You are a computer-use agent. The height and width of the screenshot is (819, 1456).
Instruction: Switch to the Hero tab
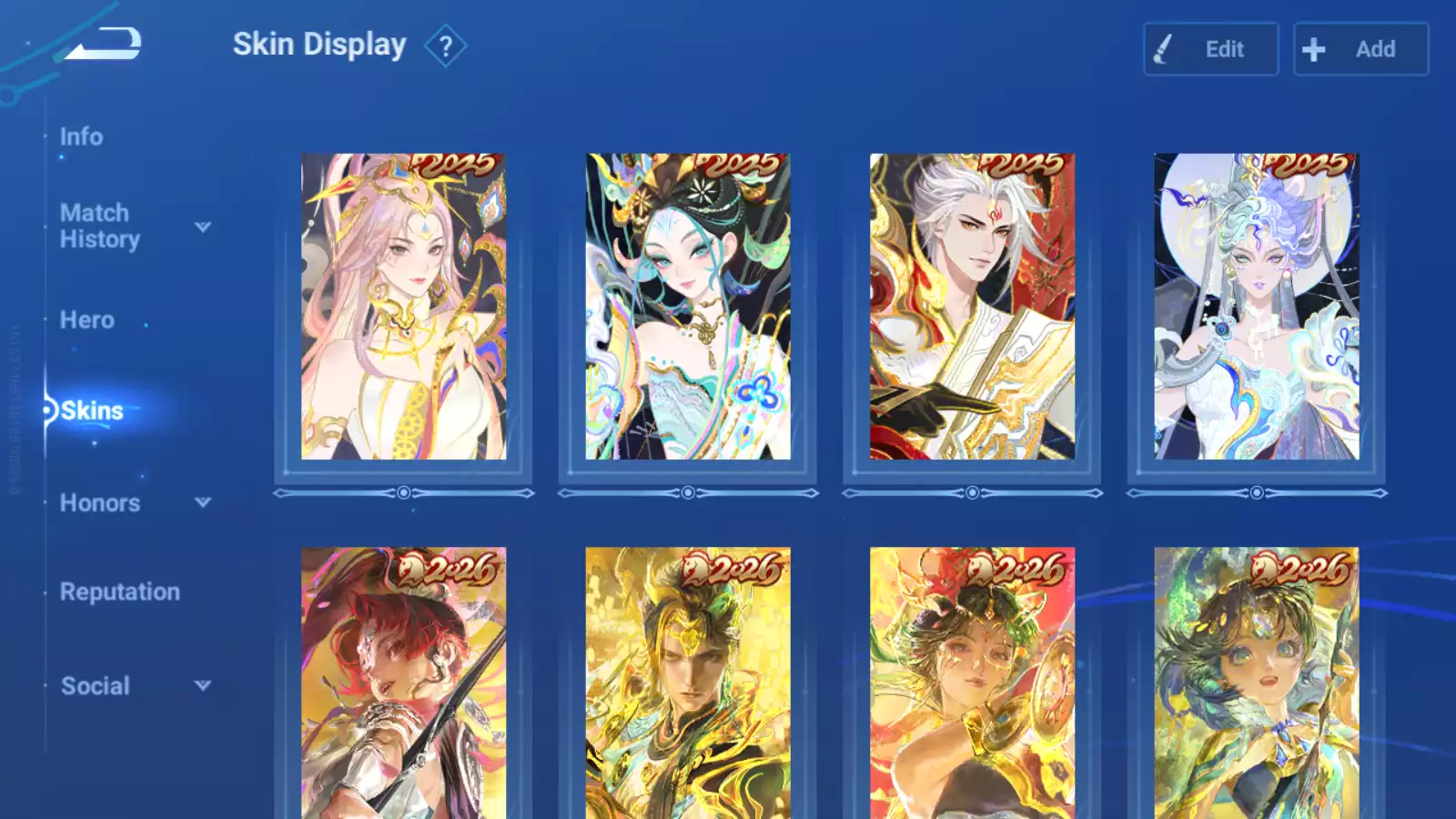(87, 320)
